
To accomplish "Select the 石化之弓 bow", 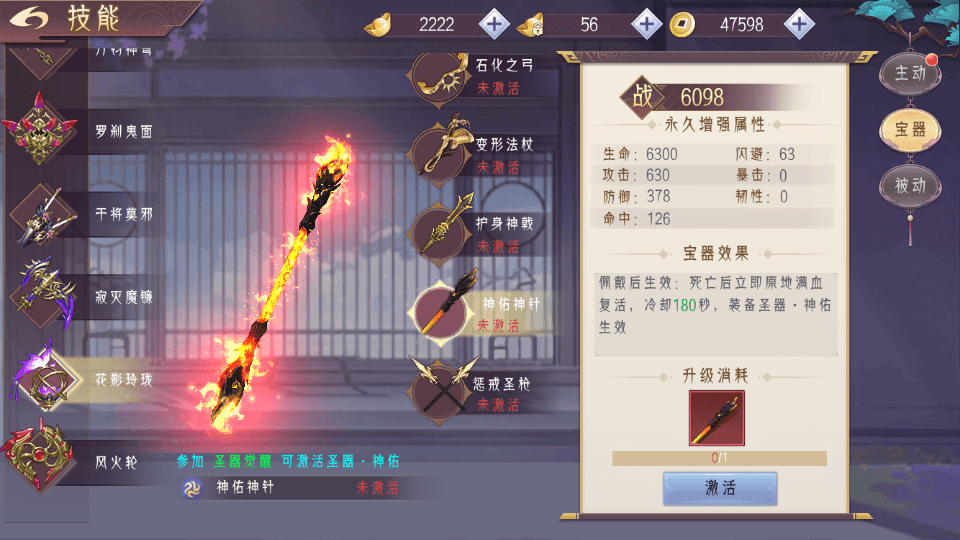I will coord(480,74).
